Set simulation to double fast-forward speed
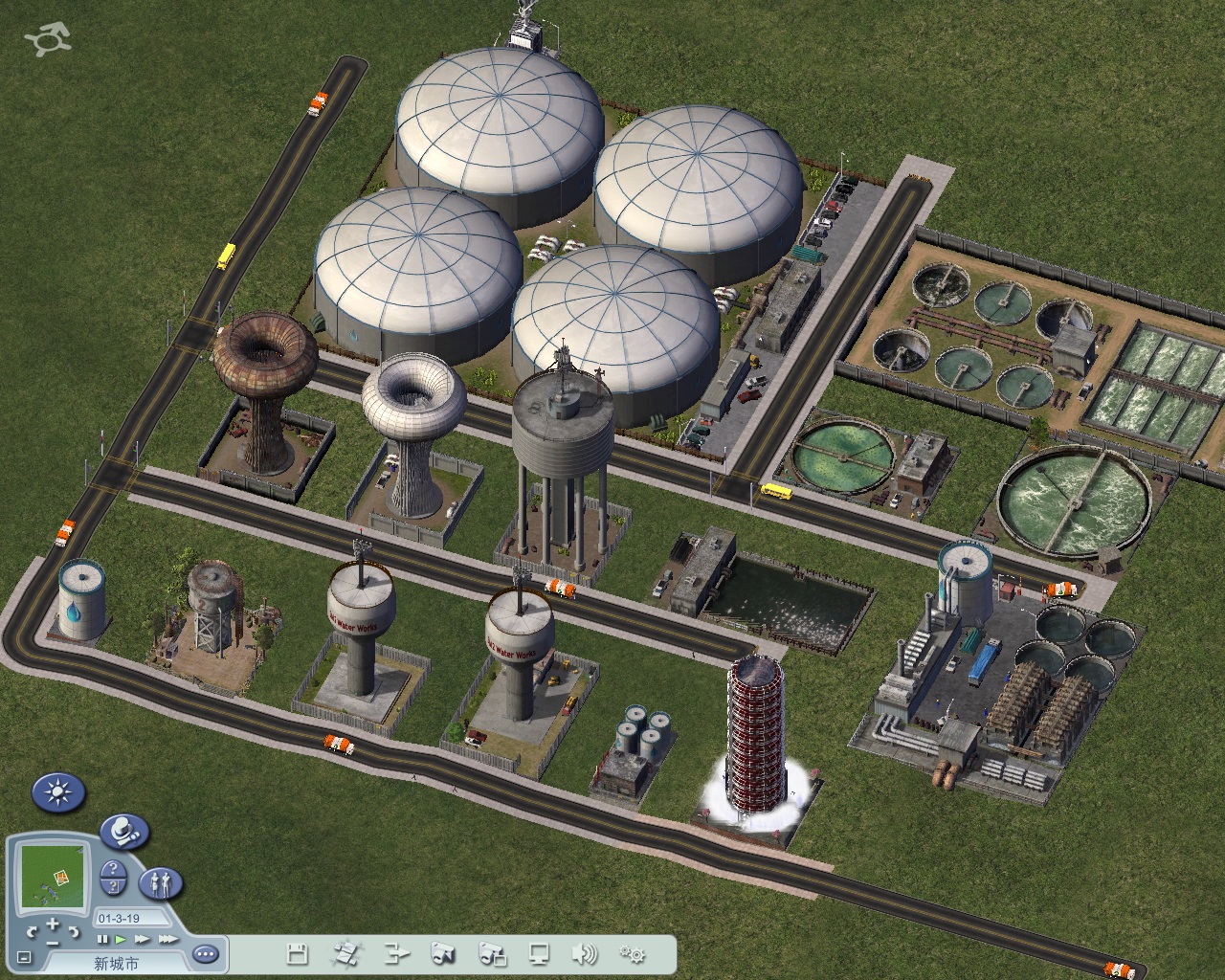1225x980 pixels. 141,939
